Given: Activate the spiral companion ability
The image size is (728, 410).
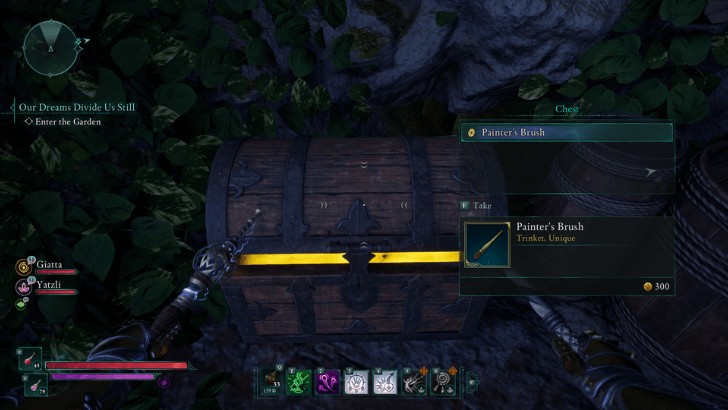Looking at the screenshot, I should coord(442,381).
